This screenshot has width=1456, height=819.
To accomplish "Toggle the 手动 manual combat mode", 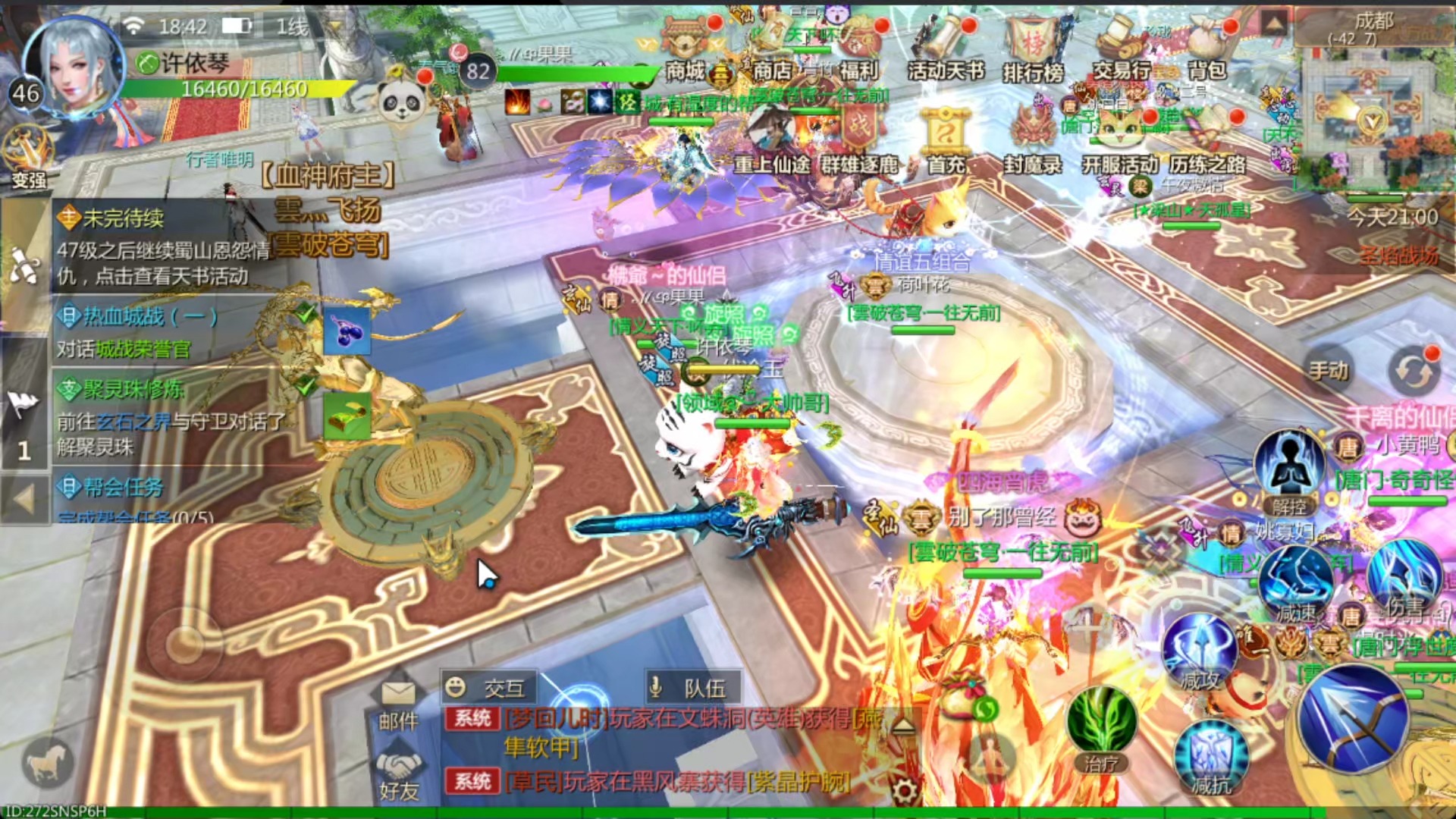I will (1329, 371).
